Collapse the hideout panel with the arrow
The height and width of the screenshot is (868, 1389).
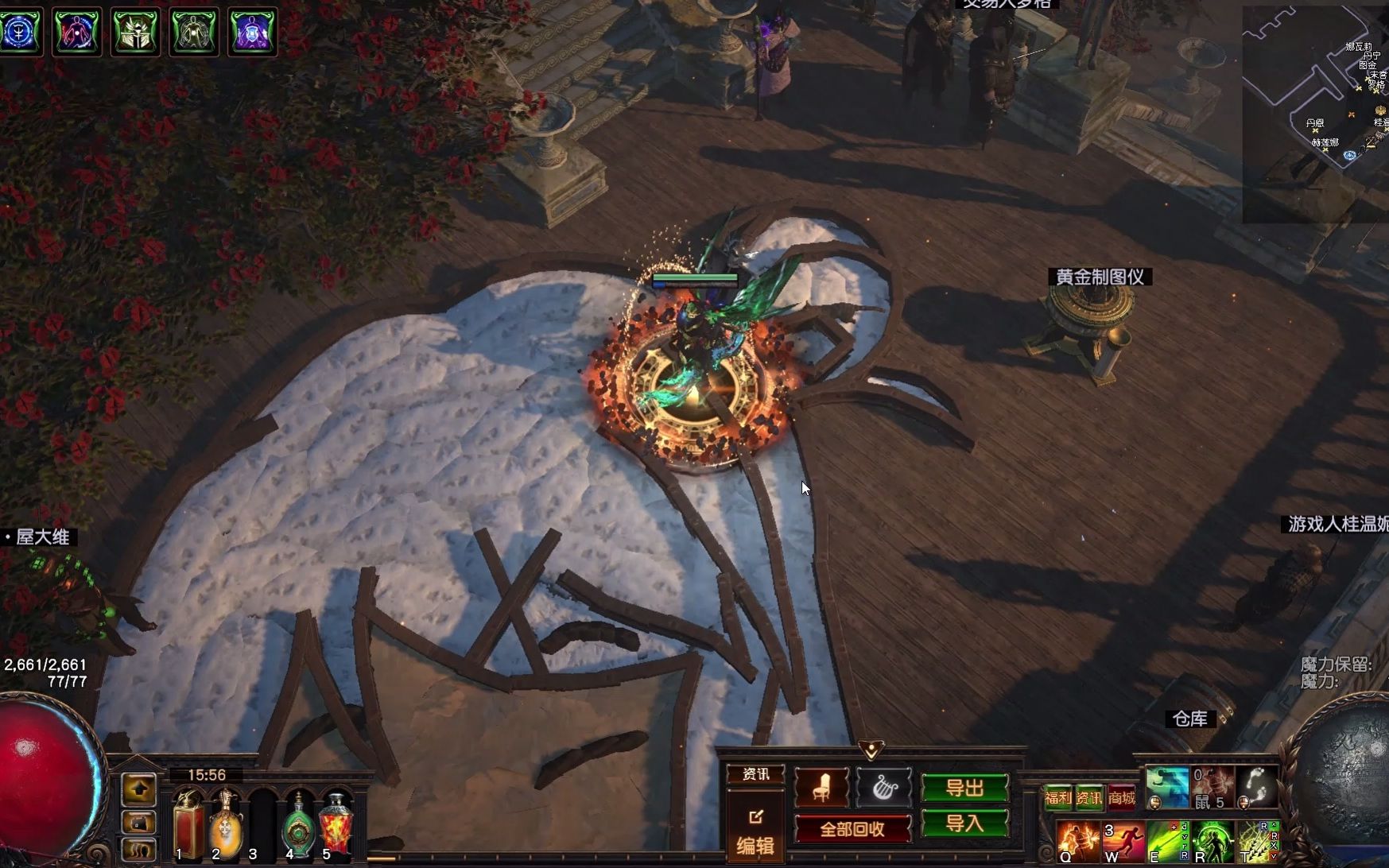pyautogui.click(x=871, y=749)
